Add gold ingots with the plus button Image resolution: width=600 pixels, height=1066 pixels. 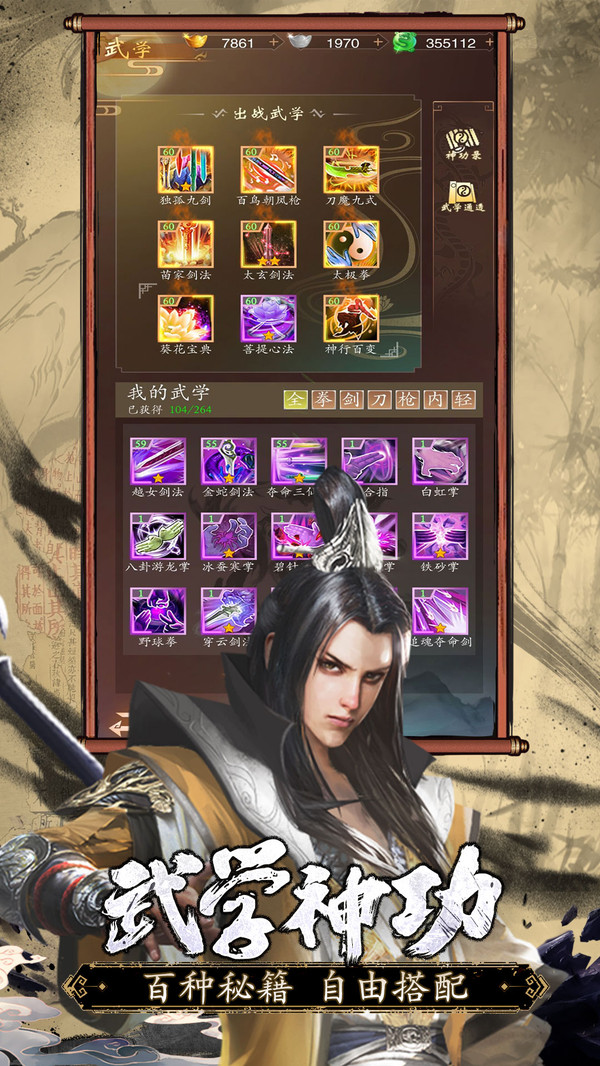tap(274, 43)
